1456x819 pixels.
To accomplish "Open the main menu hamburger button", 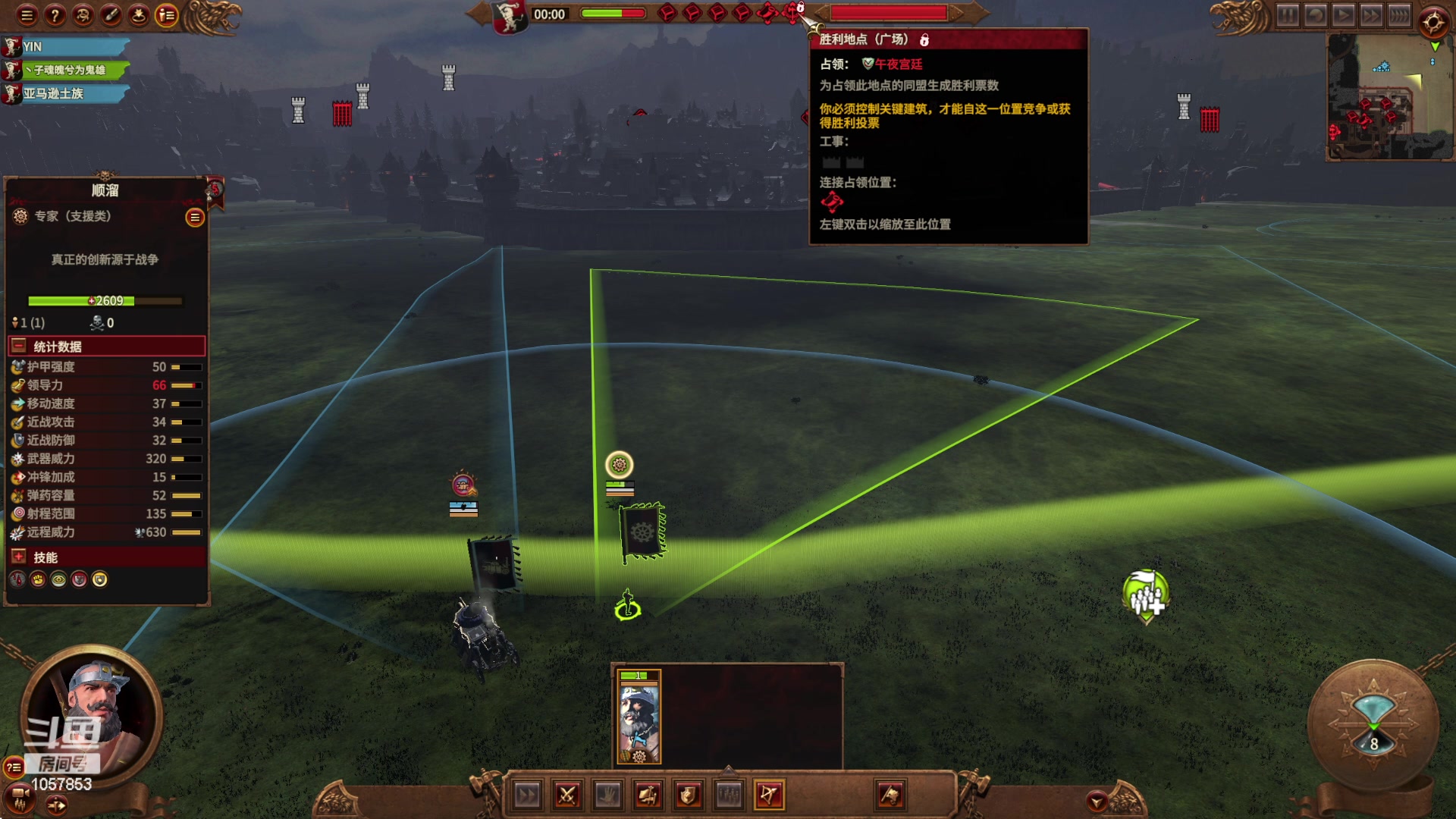I will pyautogui.click(x=27, y=14).
